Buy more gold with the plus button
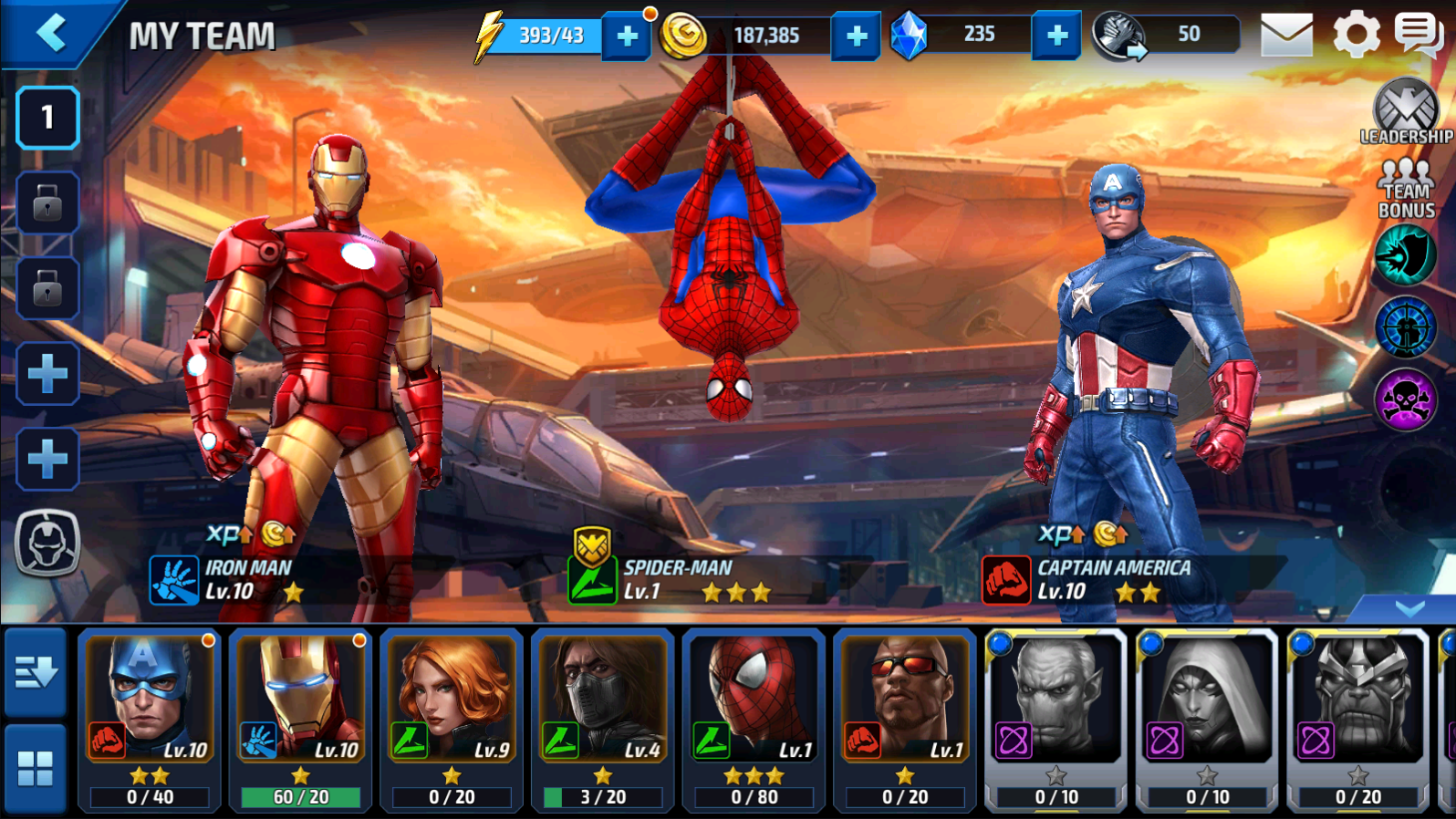 [x=856, y=36]
